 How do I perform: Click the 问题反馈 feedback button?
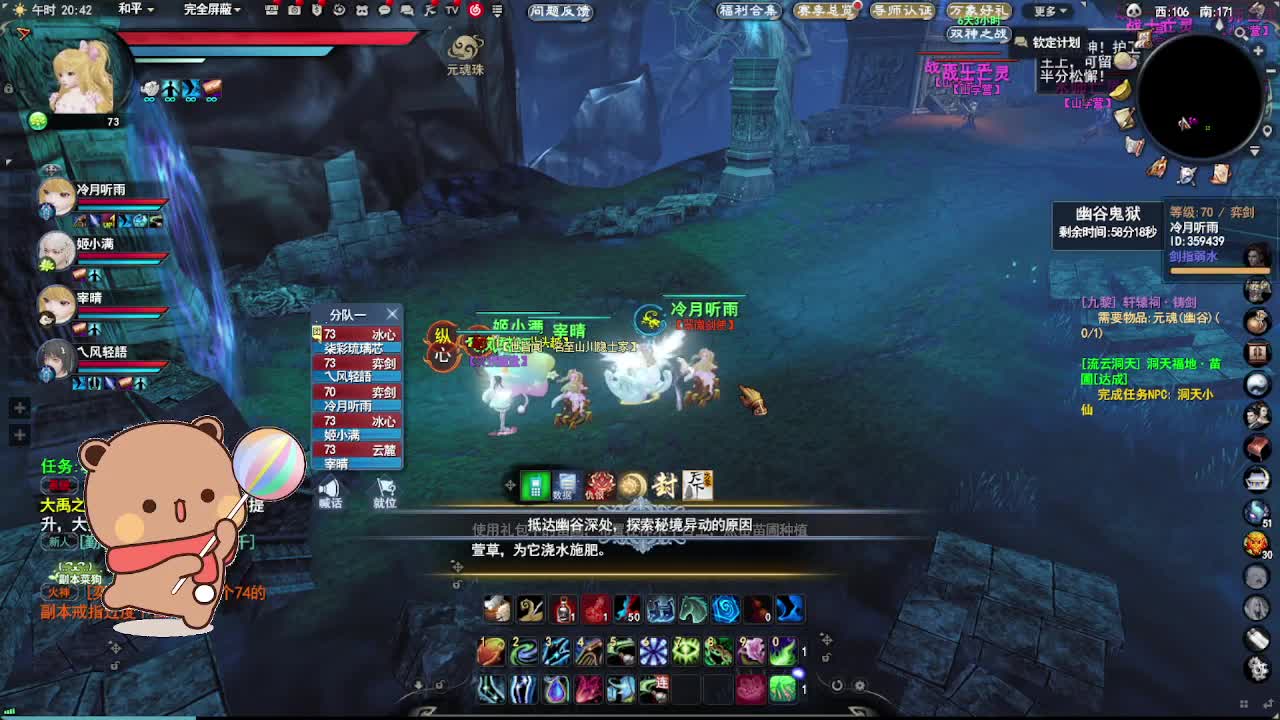[558, 13]
